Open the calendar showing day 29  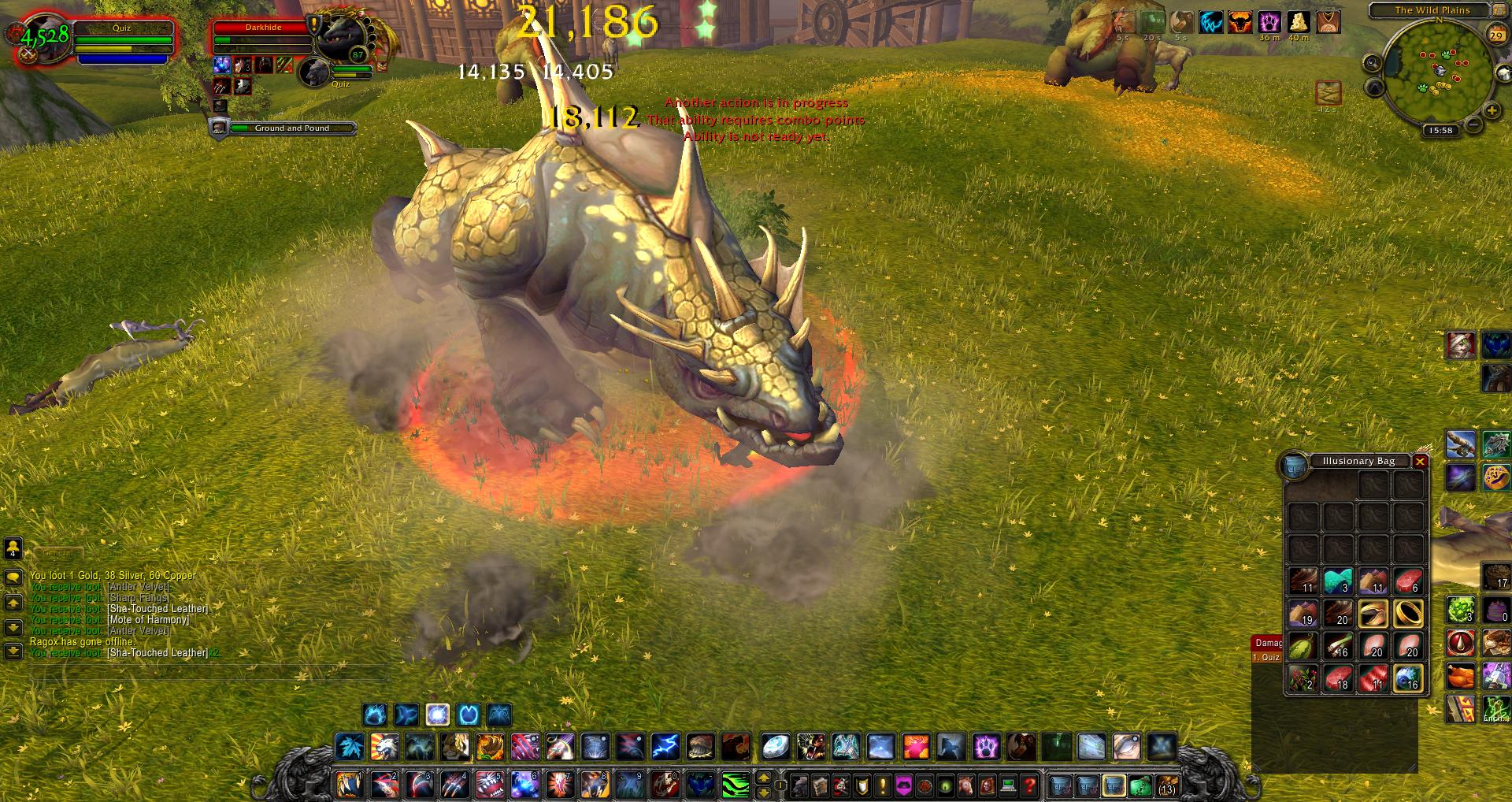tap(1495, 35)
